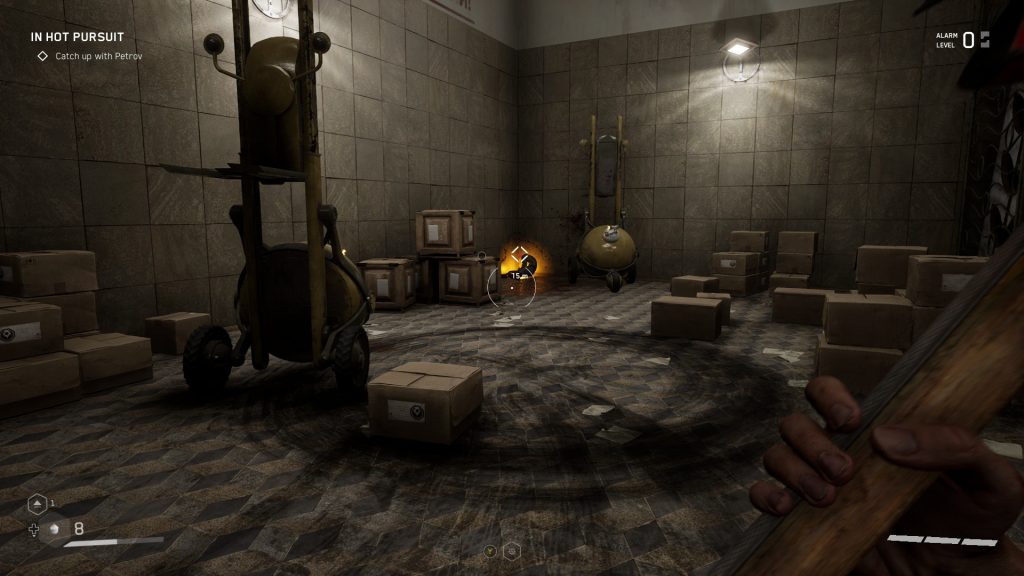
Task: Select the hexagonal gear icon
Action: 512,549
